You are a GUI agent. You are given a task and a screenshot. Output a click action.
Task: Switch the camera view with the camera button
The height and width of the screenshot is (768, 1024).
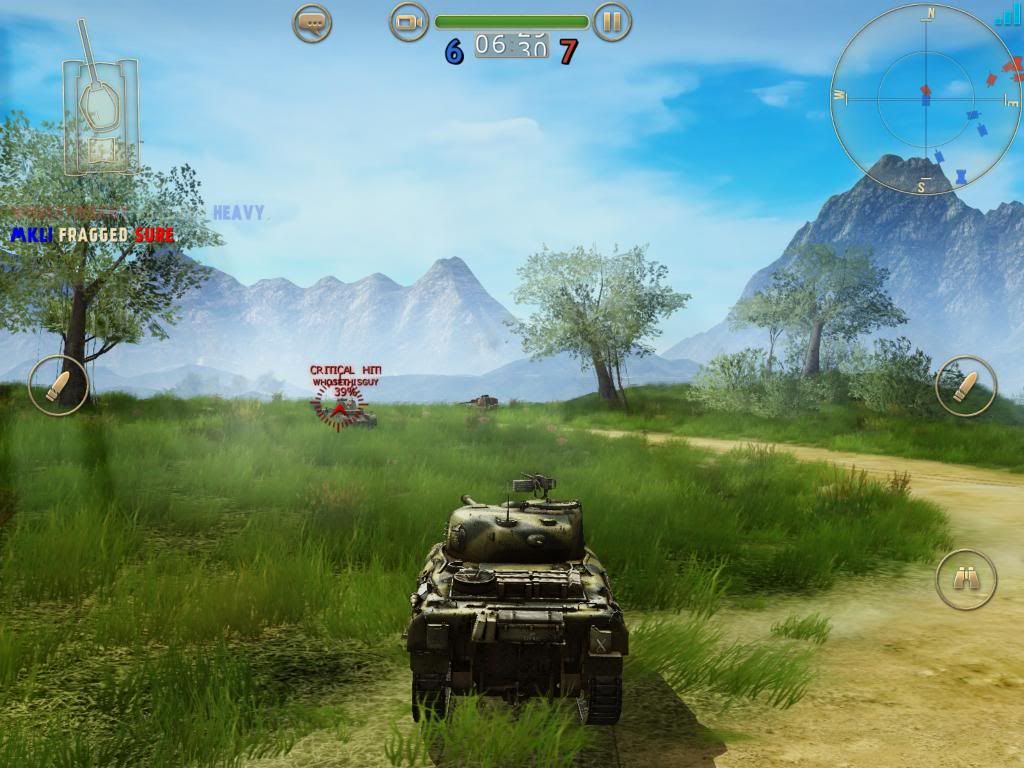(x=408, y=22)
